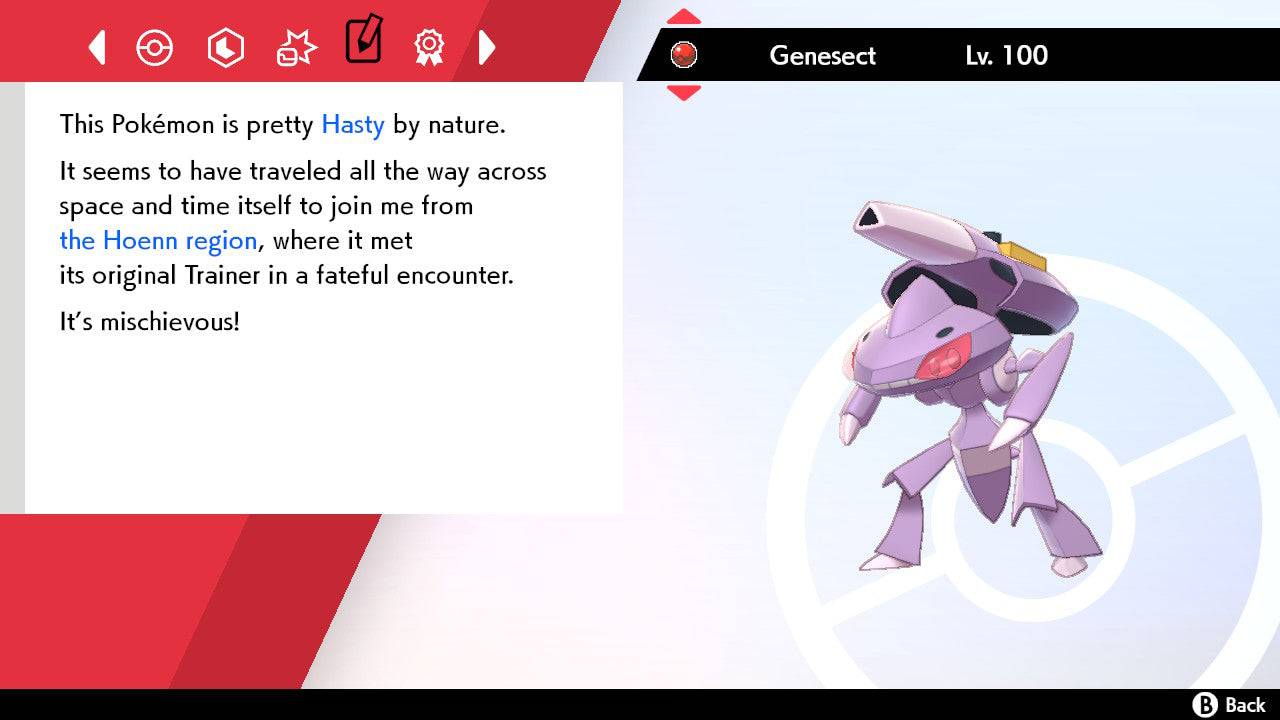Select the Trainer Memo pen icon
This screenshot has height=720, width=1280.
coord(363,43)
